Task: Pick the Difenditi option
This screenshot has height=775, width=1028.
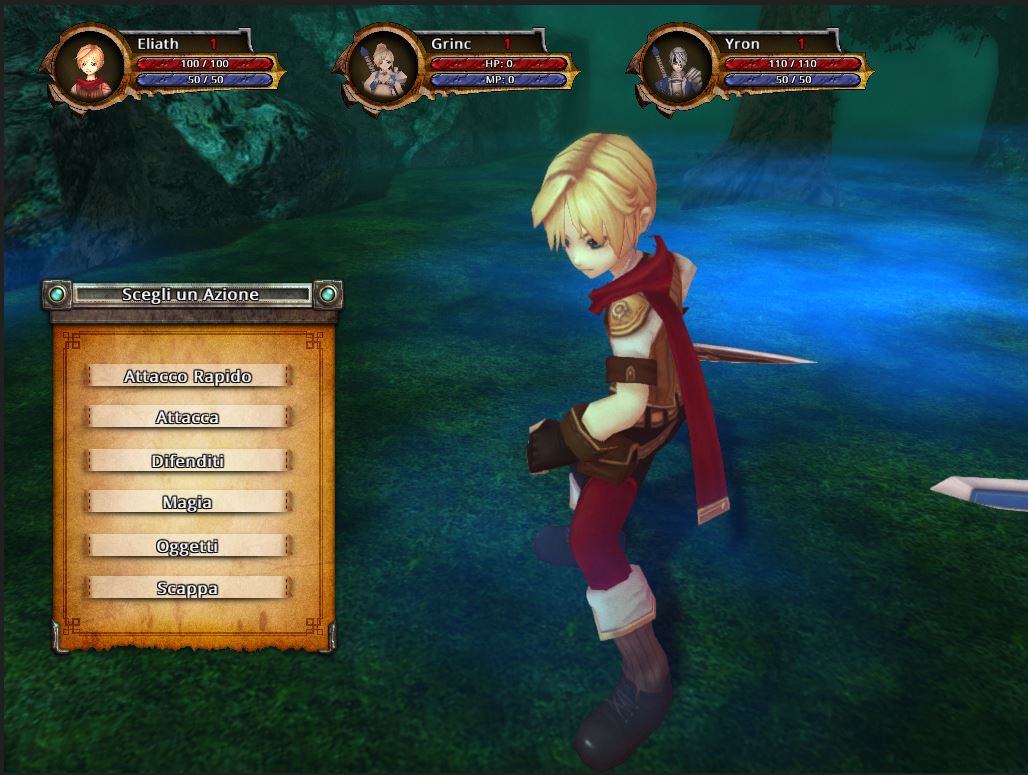Action: tap(188, 461)
